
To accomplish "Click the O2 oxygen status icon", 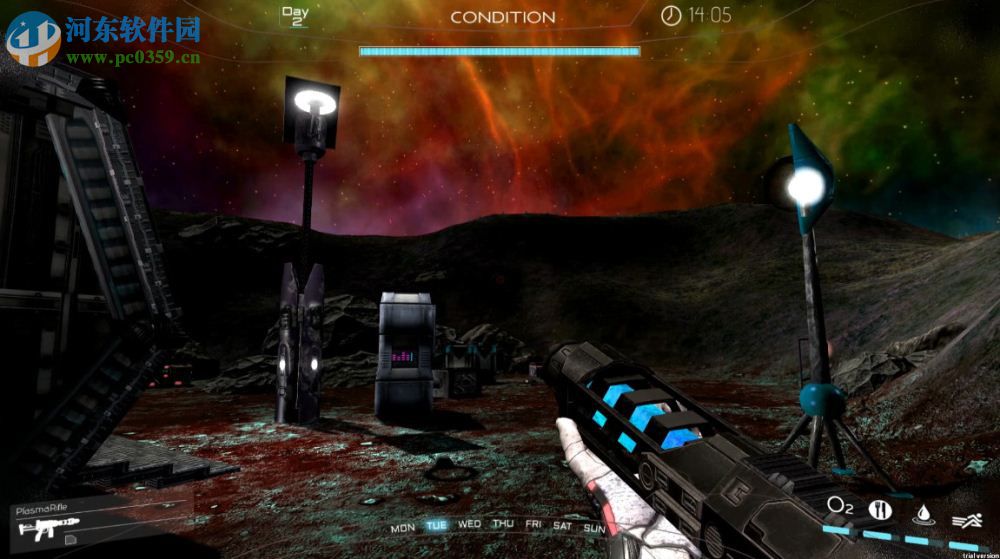I will click(x=840, y=506).
